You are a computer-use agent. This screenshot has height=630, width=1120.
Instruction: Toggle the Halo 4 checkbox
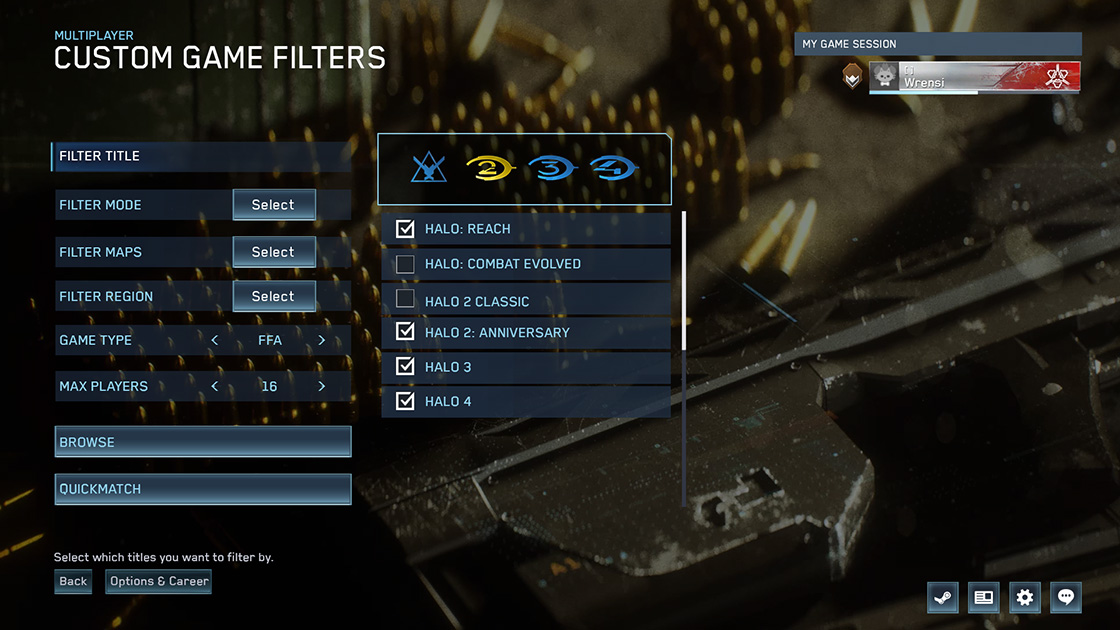tap(405, 401)
